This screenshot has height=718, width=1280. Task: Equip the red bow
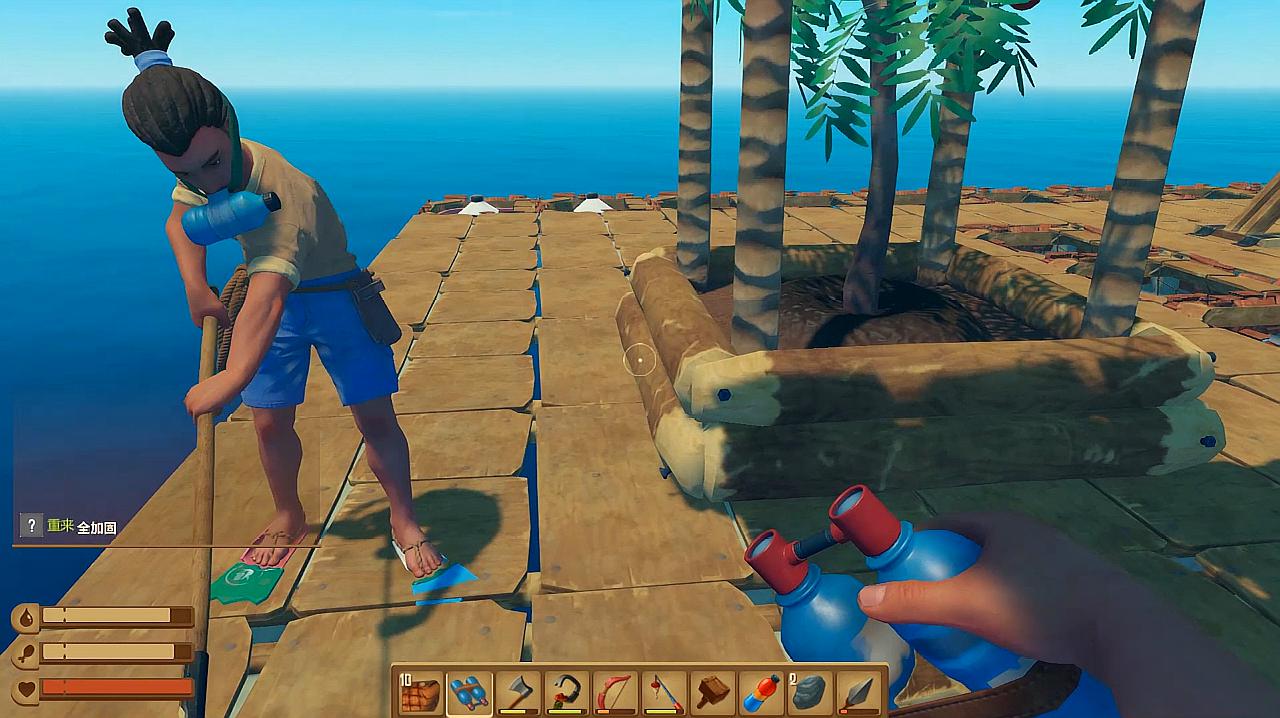click(x=615, y=692)
